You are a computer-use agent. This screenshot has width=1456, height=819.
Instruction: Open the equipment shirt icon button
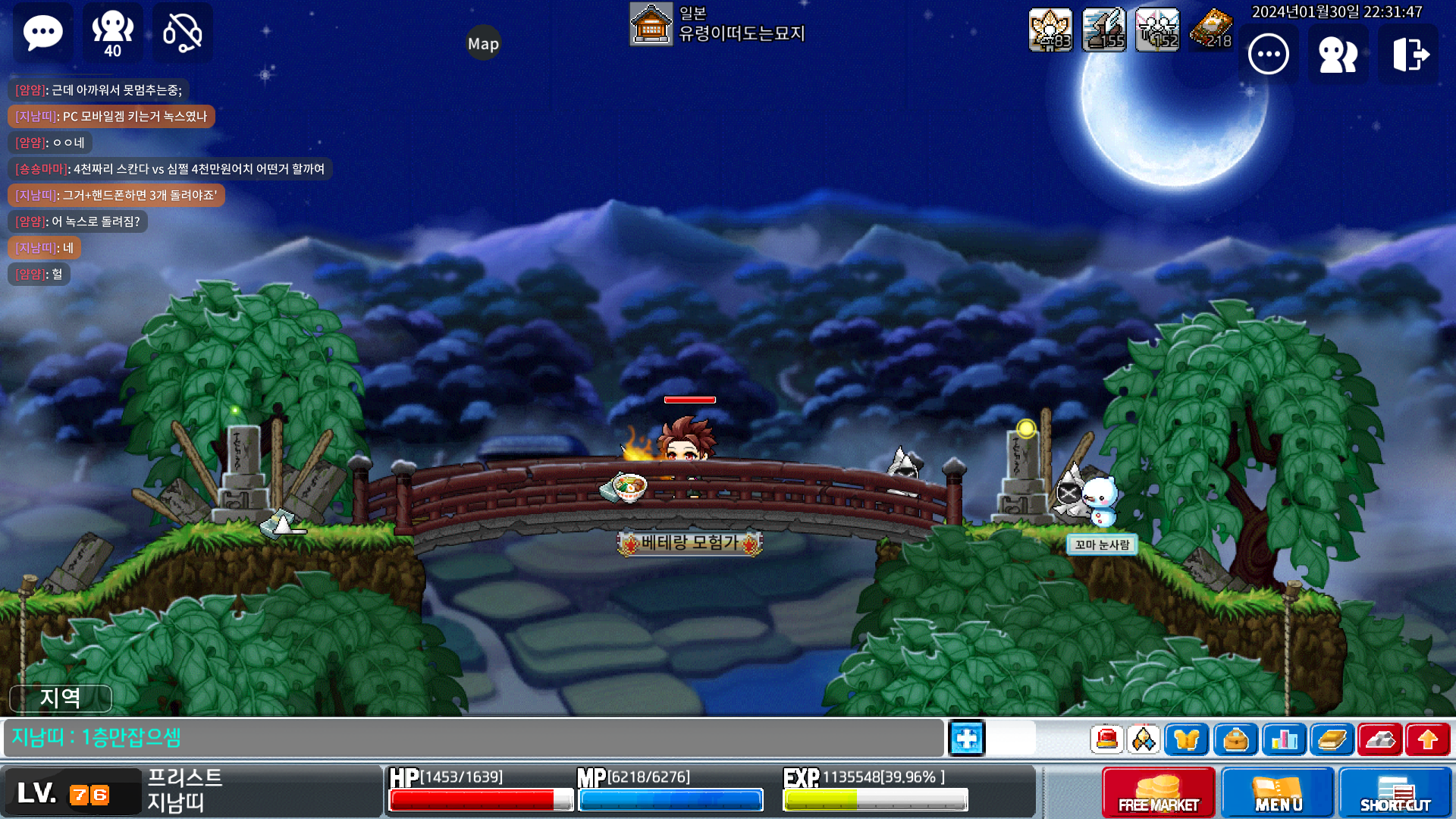pyautogui.click(x=1187, y=739)
